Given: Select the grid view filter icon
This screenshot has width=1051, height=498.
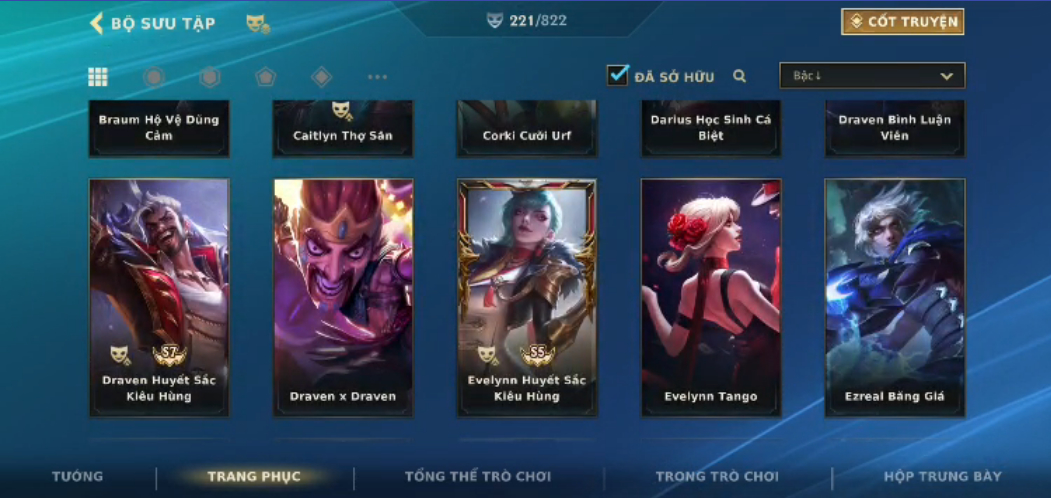Looking at the screenshot, I should (x=98, y=77).
